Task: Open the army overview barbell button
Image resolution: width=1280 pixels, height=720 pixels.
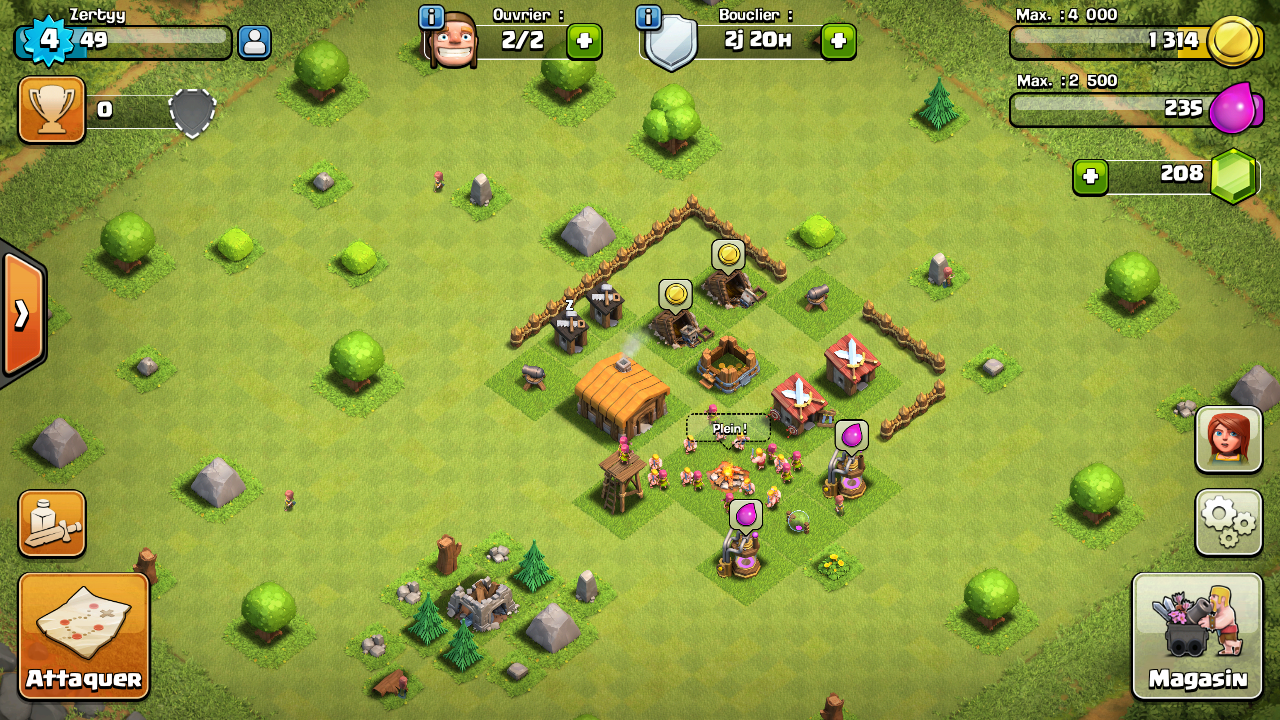Action: point(51,523)
